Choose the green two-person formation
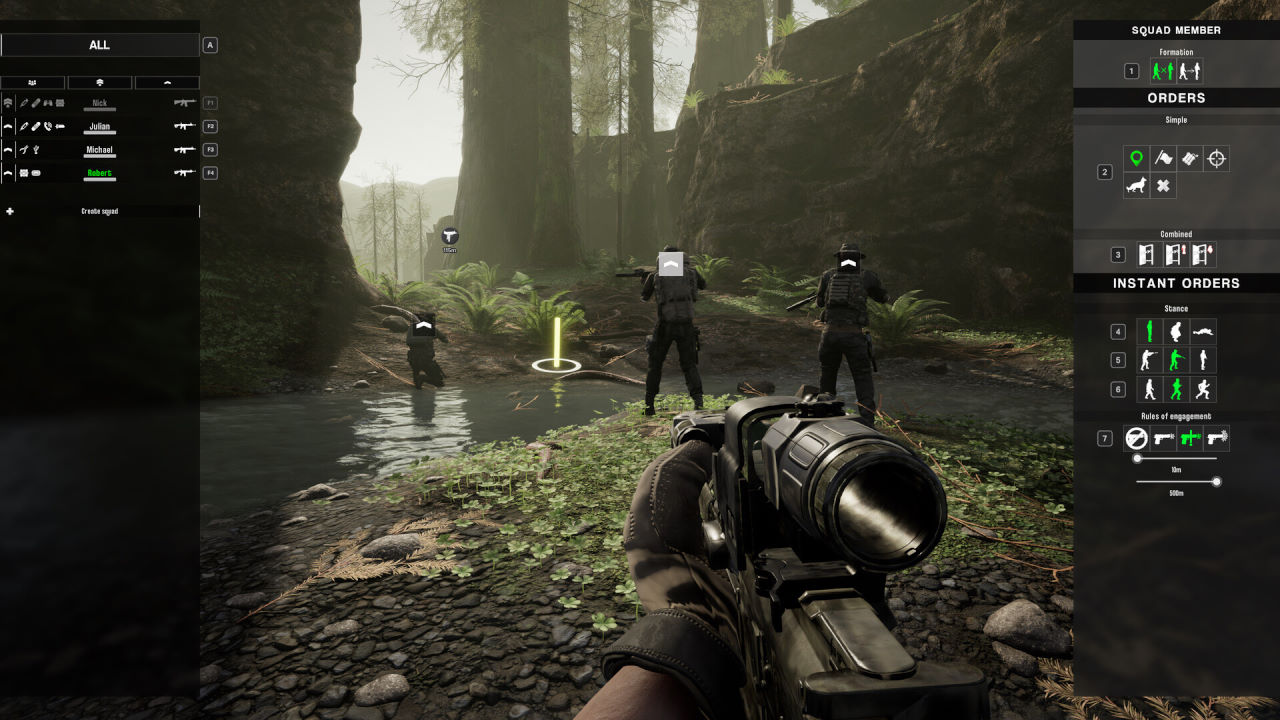The image size is (1280, 720). pos(1161,71)
